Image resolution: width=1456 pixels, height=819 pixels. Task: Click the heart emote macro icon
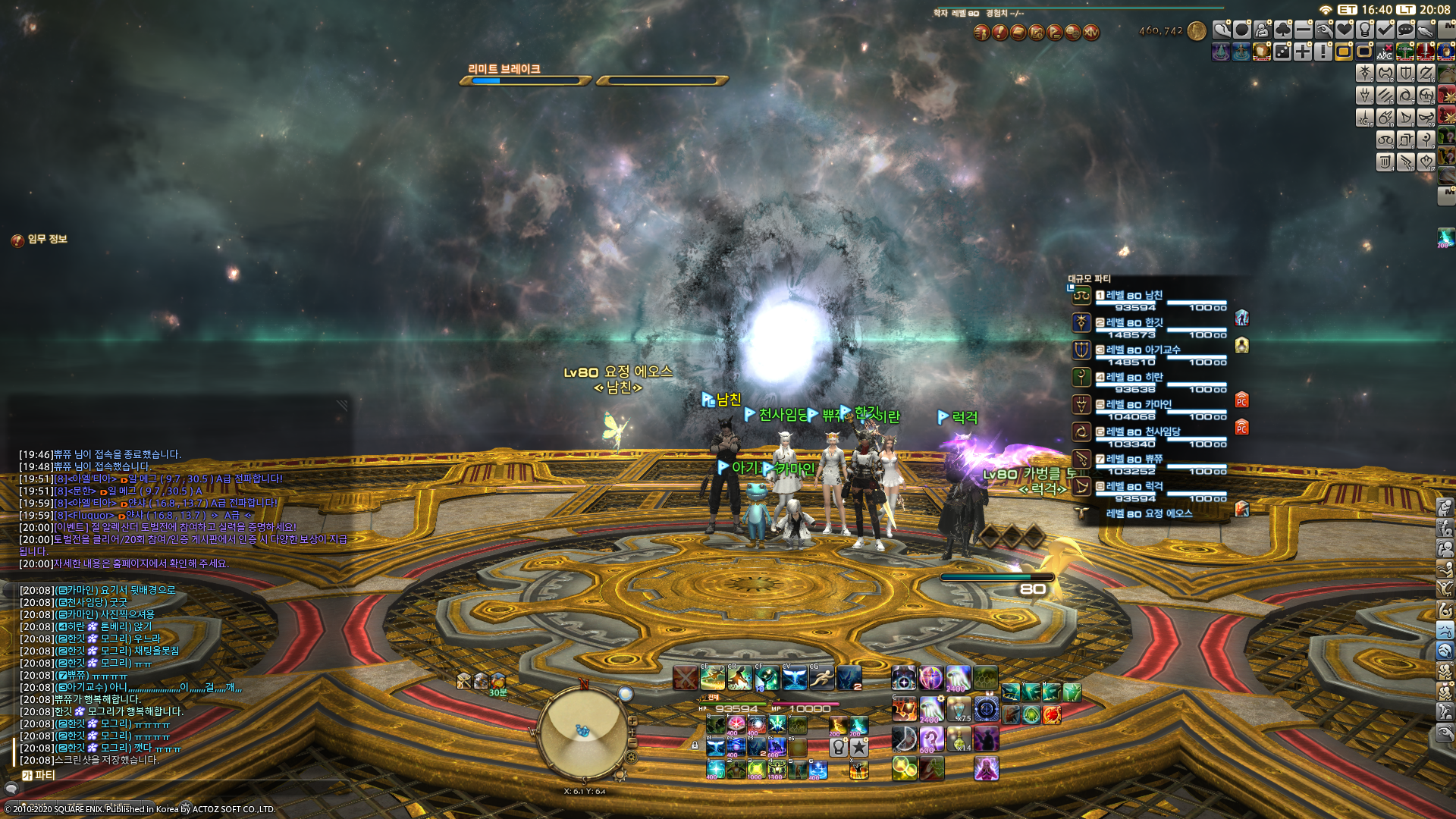coord(1345,30)
